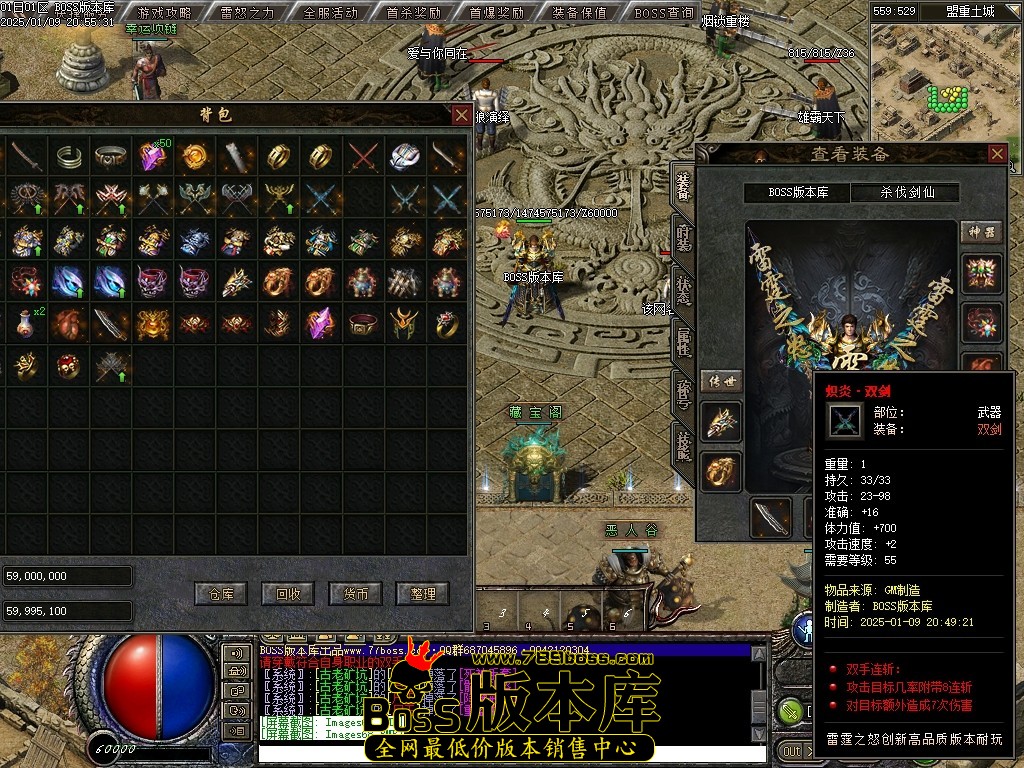Sort the bag with 整理 button
The width and height of the screenshot is (1024, 768).
pyautogui.click(x=423, y=593)
